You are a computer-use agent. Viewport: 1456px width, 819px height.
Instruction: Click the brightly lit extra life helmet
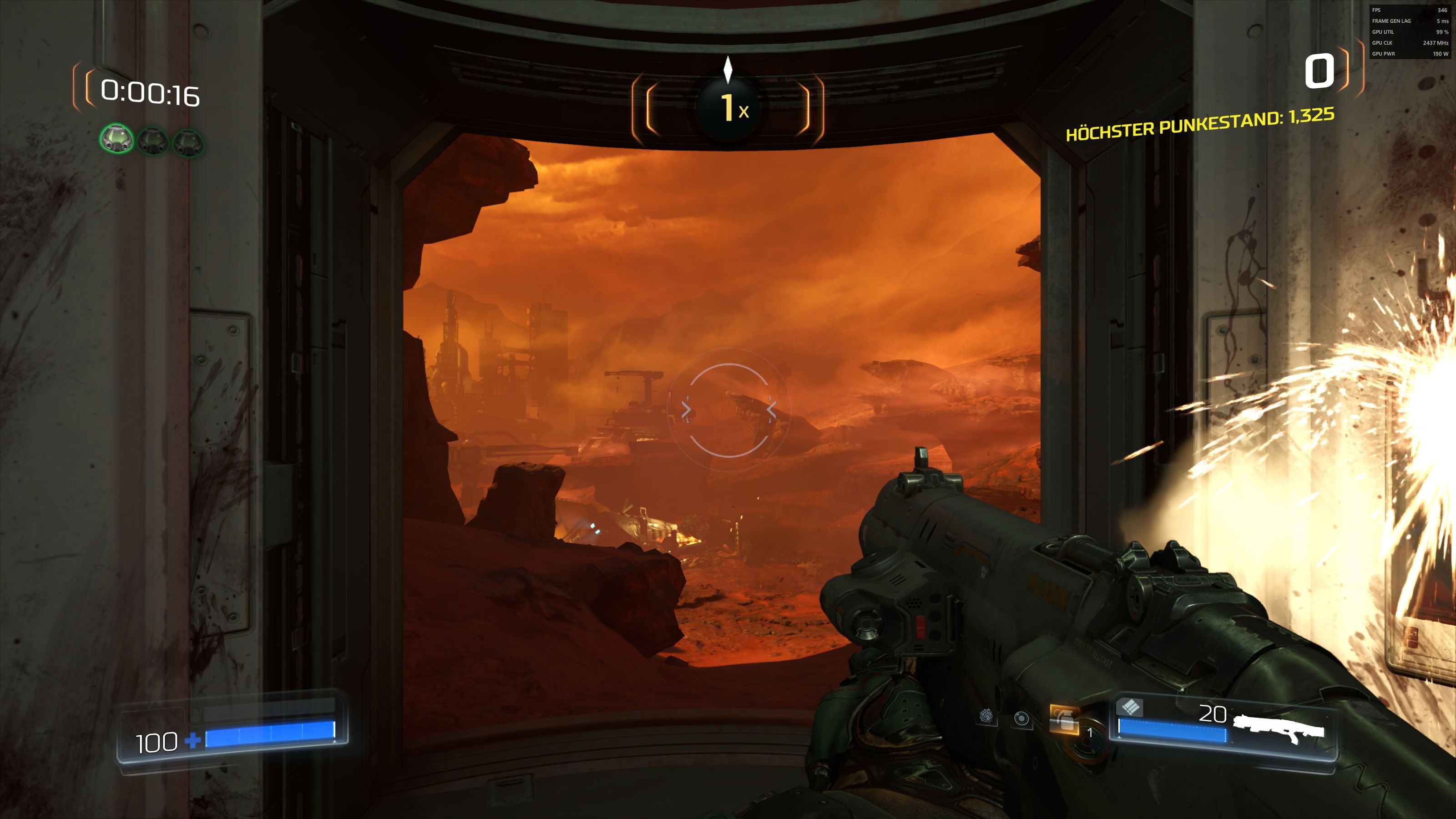click(x=116, y=140)
